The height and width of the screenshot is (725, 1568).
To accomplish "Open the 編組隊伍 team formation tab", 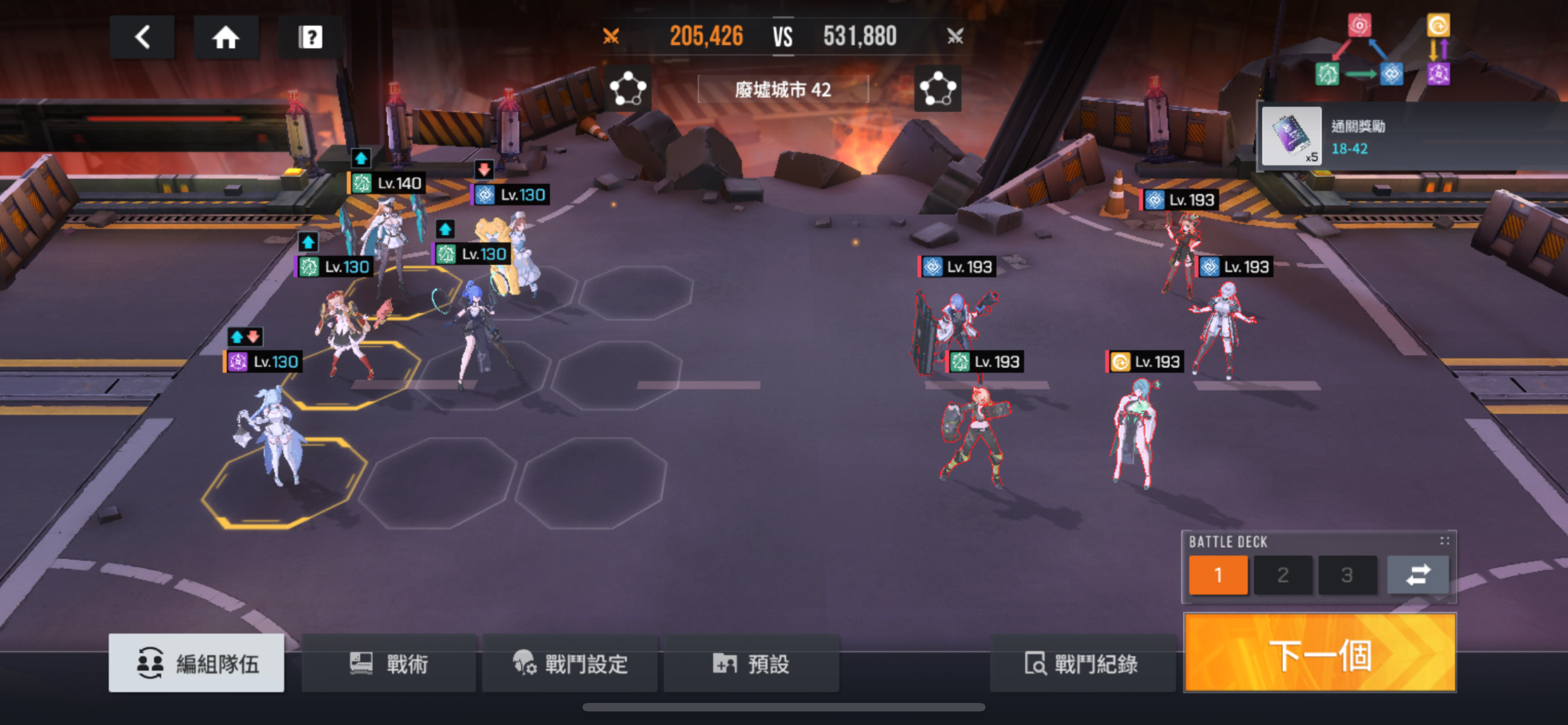I will 196,663.
